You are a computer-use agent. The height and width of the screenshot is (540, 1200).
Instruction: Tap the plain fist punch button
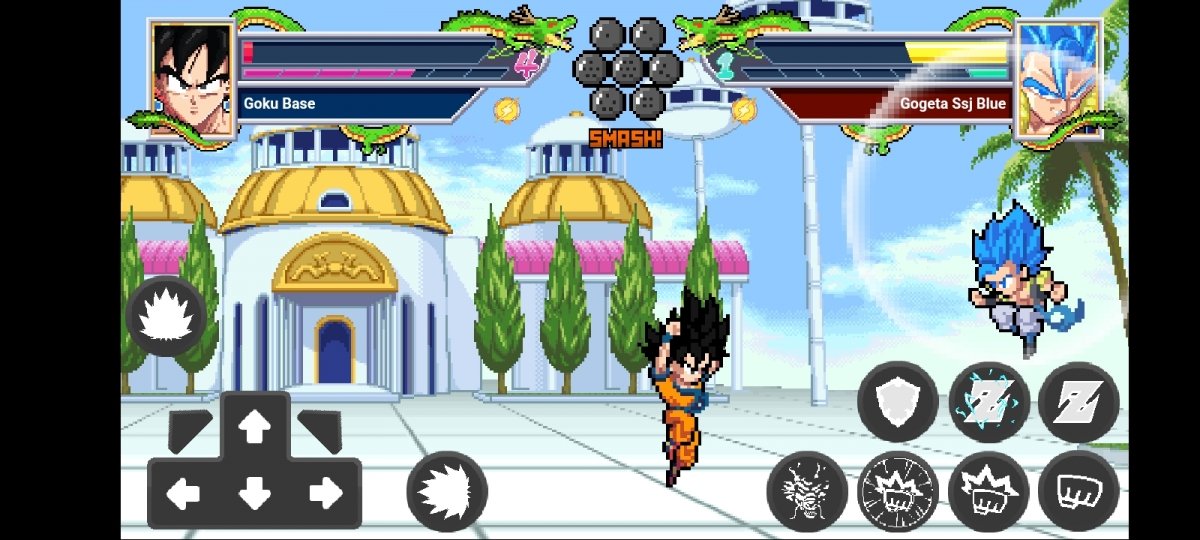pyautogui.click(x=1077, y=491)
